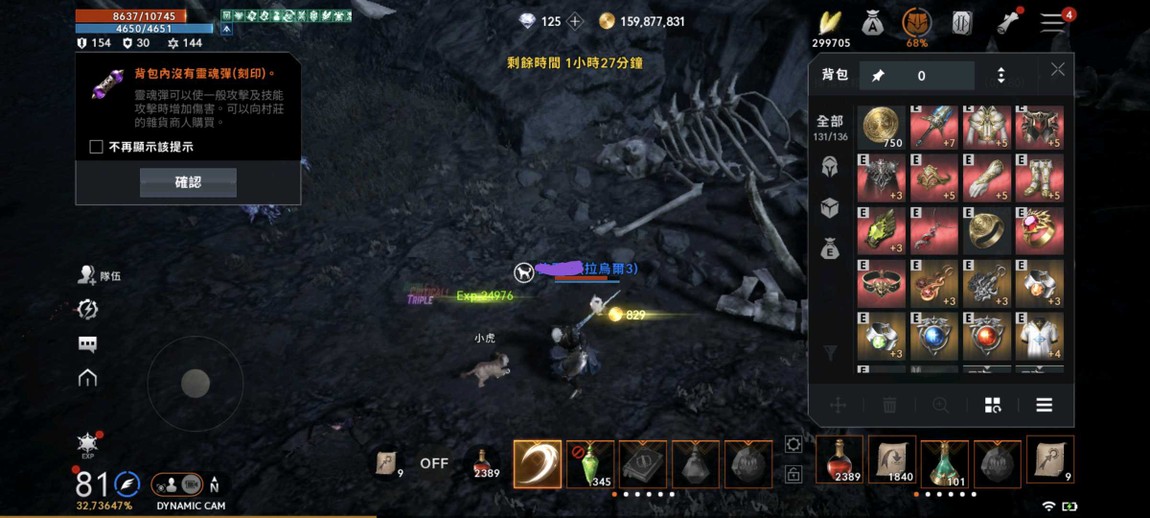1150x518 pixels.
Task: Show the helmet equipment category
Action: click(x=830, y=167)
